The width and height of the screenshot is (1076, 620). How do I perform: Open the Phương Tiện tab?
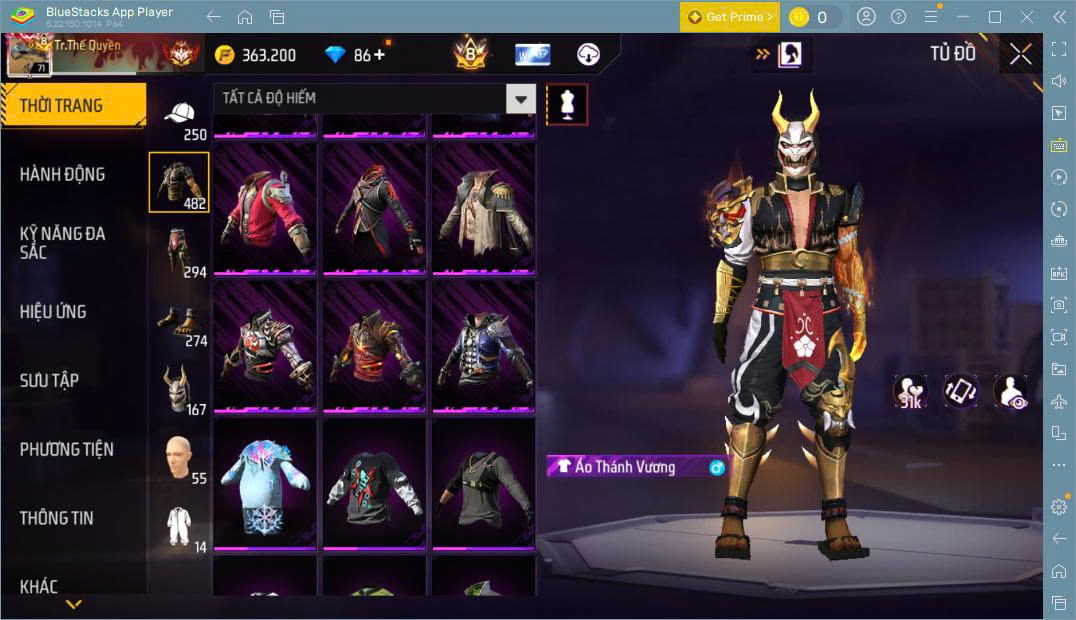pyautogui.click(x=66, y=449)
